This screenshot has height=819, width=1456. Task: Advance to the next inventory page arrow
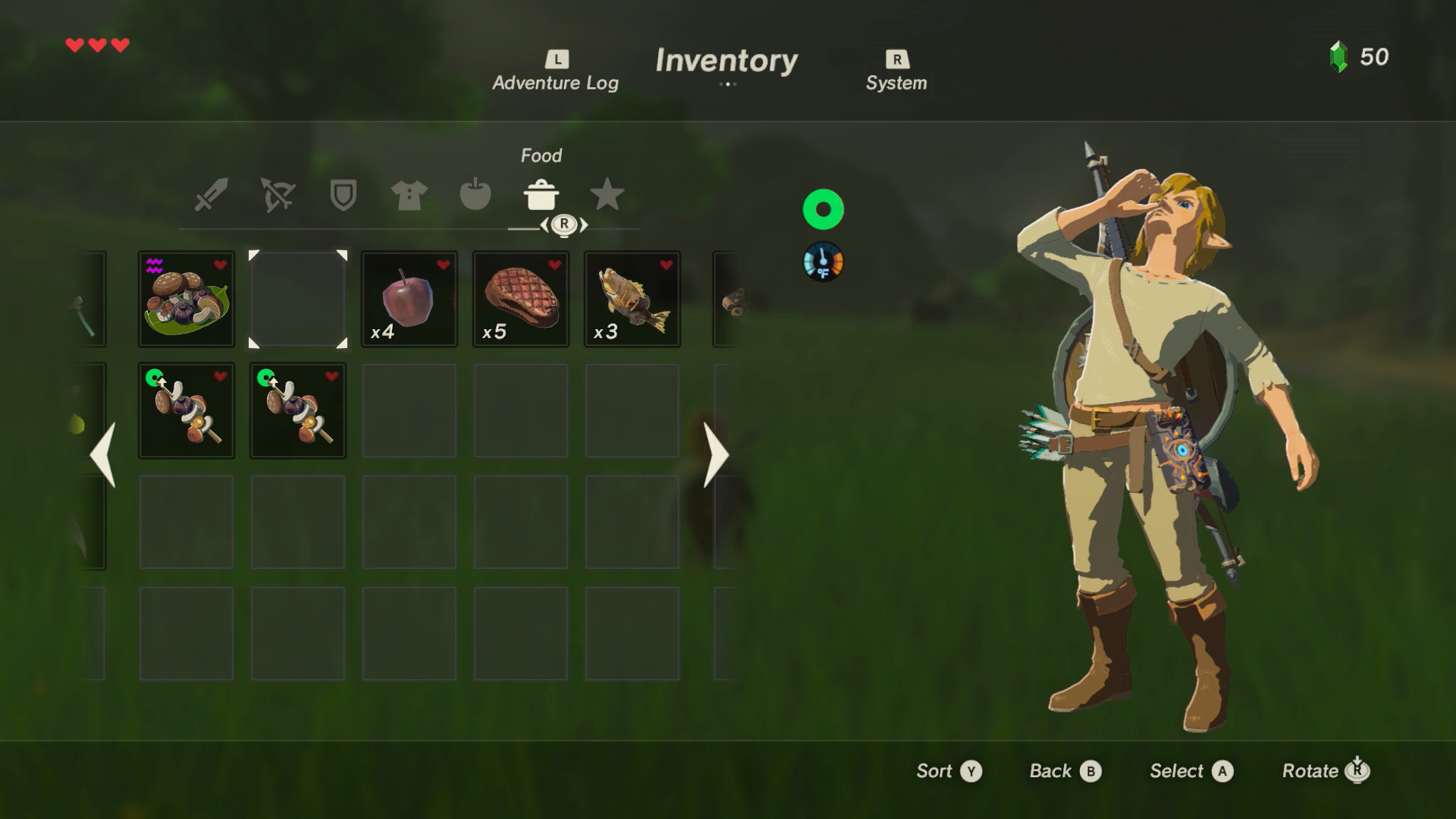(x=715, y=455)
